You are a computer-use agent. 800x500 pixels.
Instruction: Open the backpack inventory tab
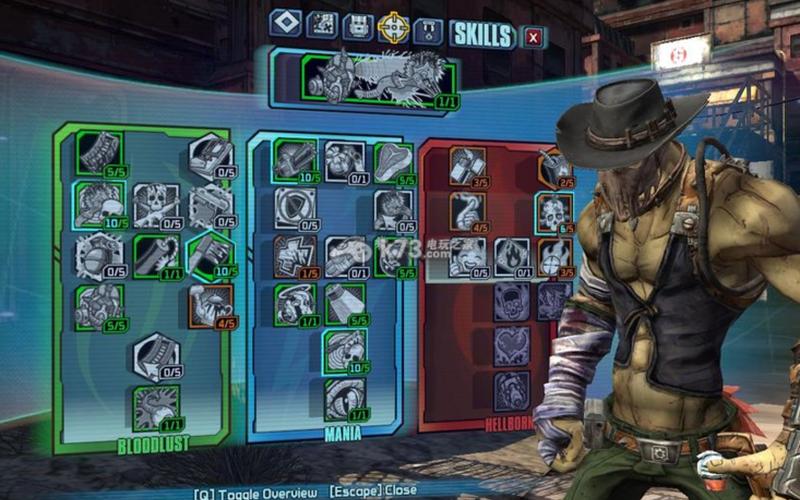(x=358, y=28)
